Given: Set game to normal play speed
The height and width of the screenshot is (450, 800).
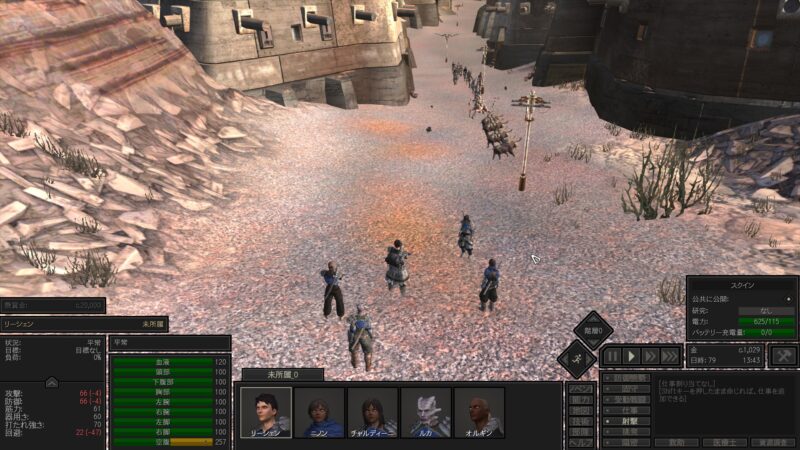Looking at the screenshot, I should coord(632,356).
